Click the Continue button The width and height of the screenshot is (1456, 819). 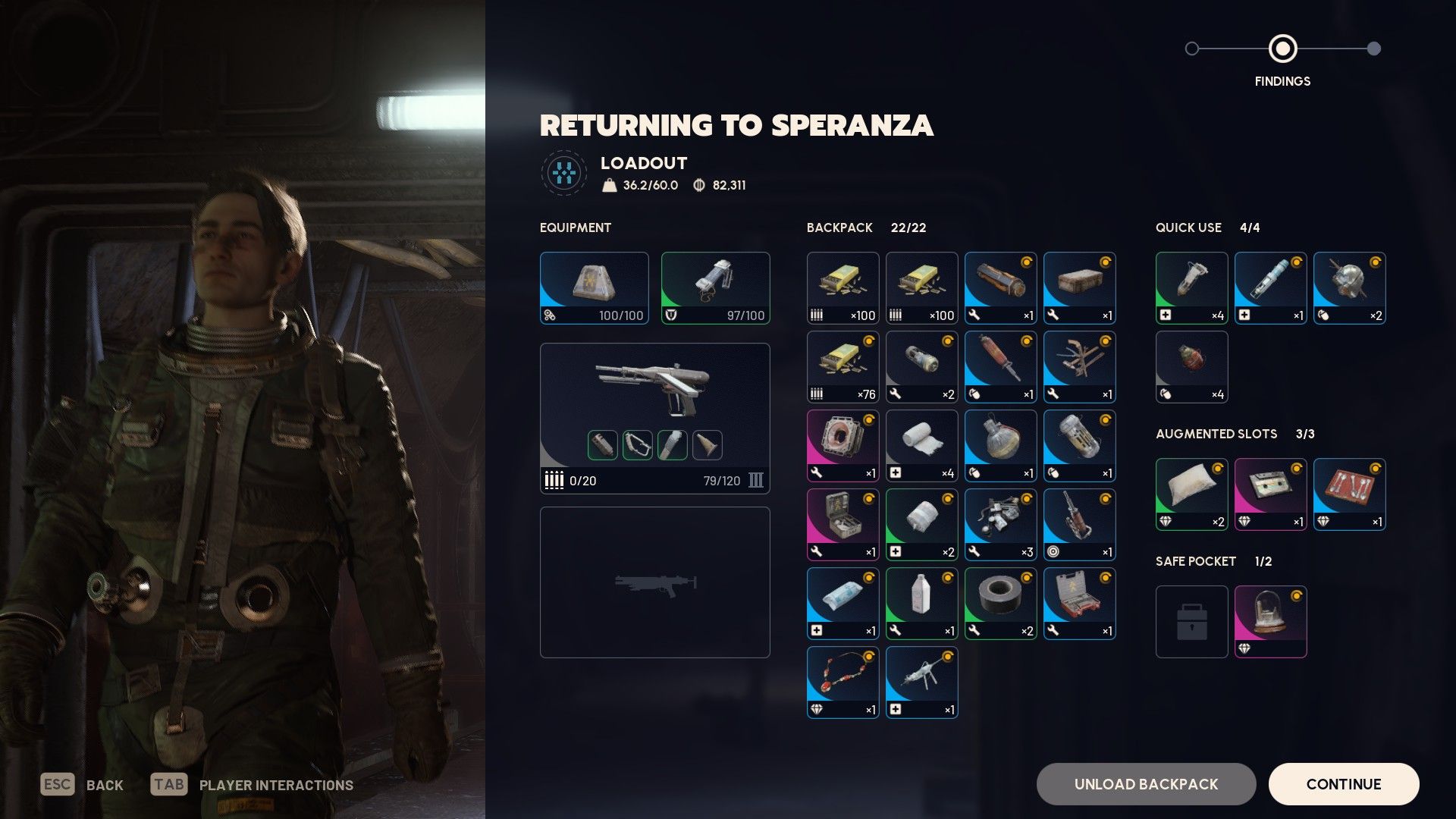pyautogui.click(x=1343, y=784)
